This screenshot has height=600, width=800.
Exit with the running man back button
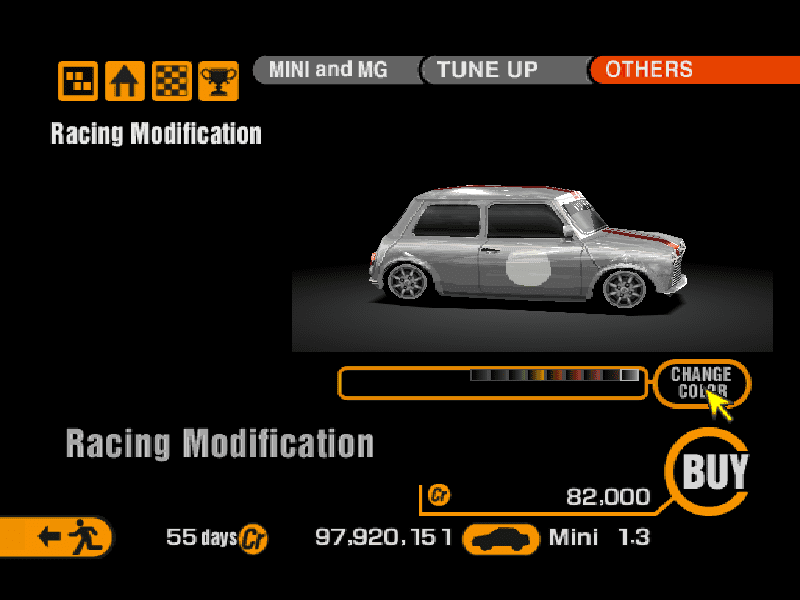[62, 537]
